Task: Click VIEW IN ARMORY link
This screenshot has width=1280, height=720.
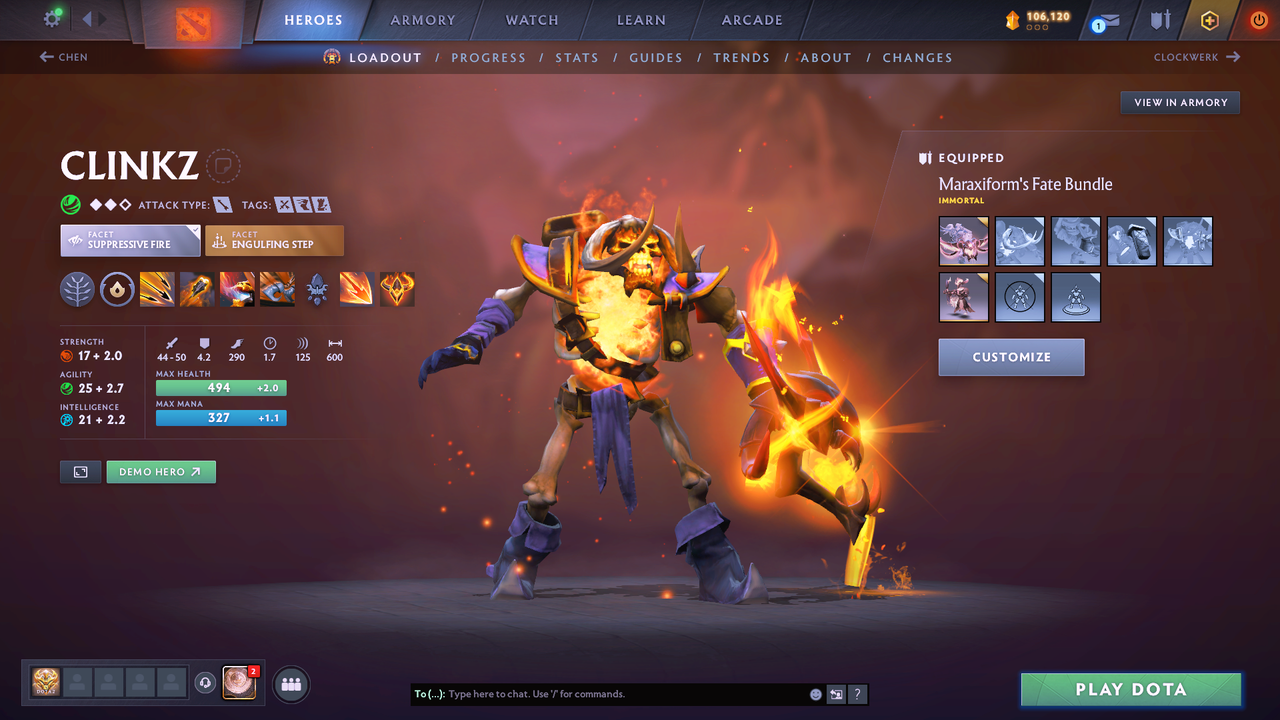Action: point(1179,102)
